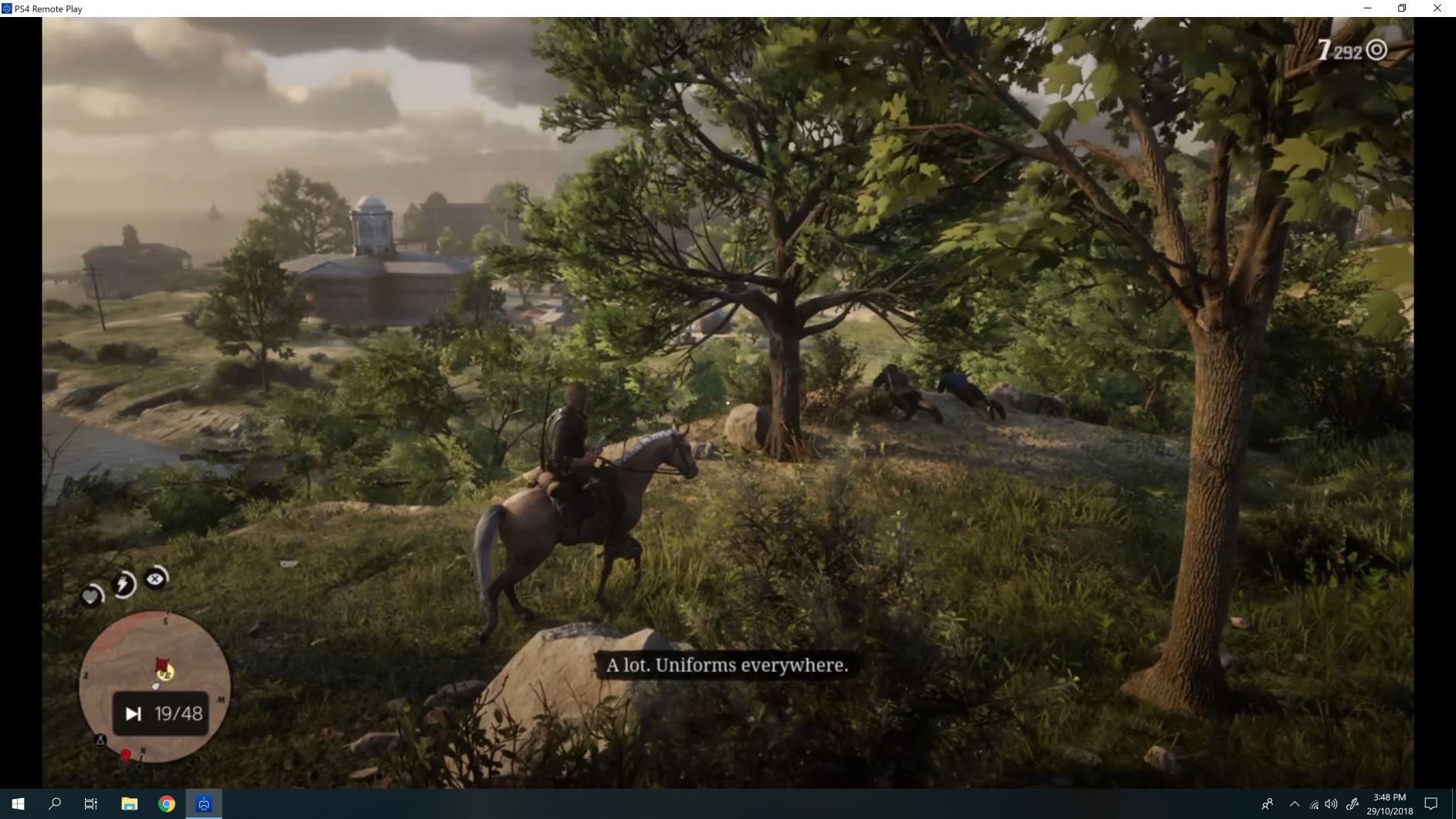The height and width of the screenshot is (819, 1456).
Task: Click the red enemy marker on minimap
Action: tap(161, 663)
